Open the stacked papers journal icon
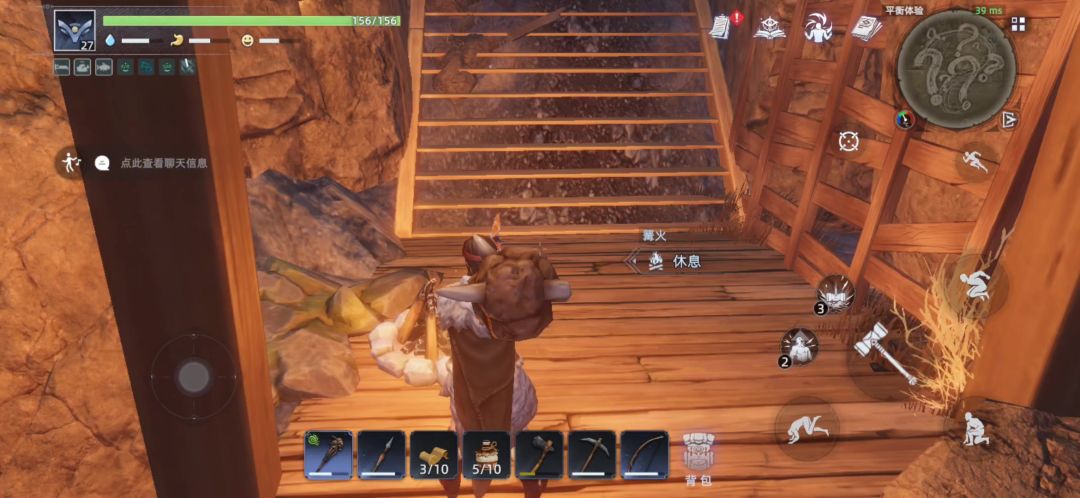This screenshot has width=1080, height=498. click(x=866, y=27)
